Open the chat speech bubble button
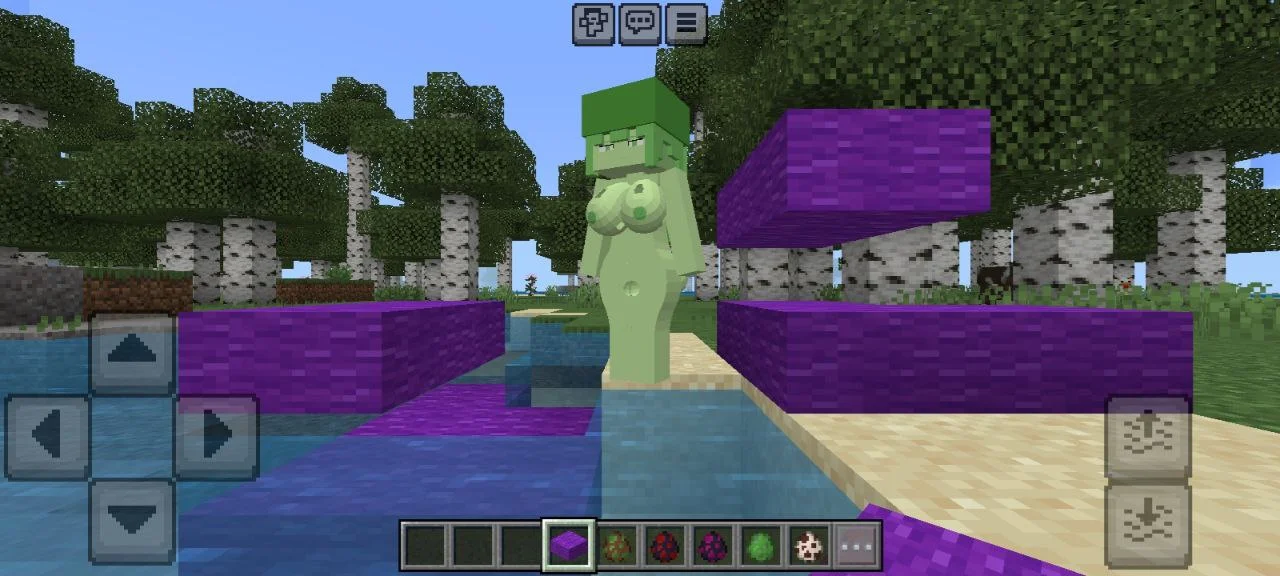The height and width of the screenshot is (576, 1280). [x=640, y=24]
